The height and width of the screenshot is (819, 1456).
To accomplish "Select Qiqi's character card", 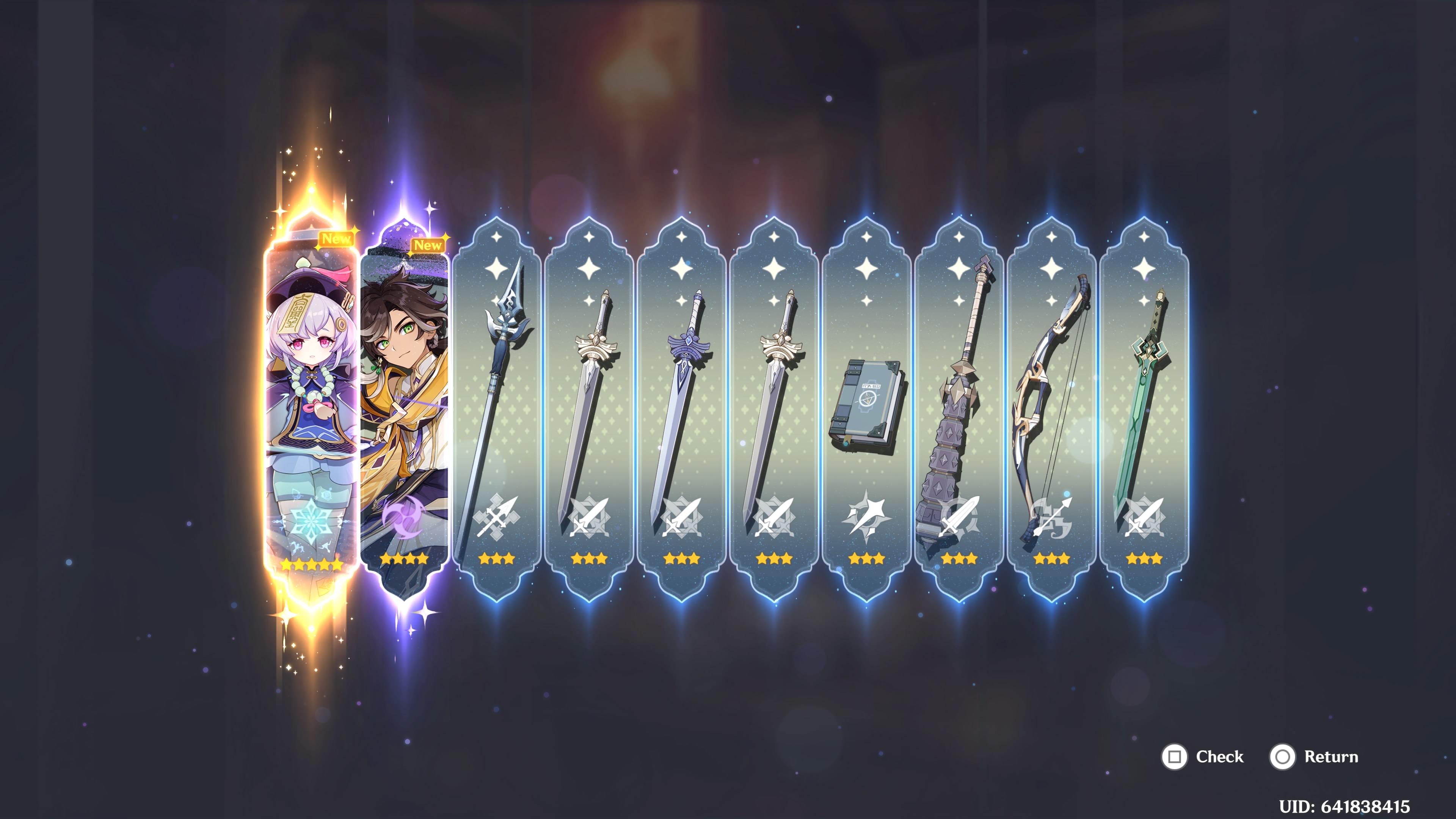I will click(310, 407).
